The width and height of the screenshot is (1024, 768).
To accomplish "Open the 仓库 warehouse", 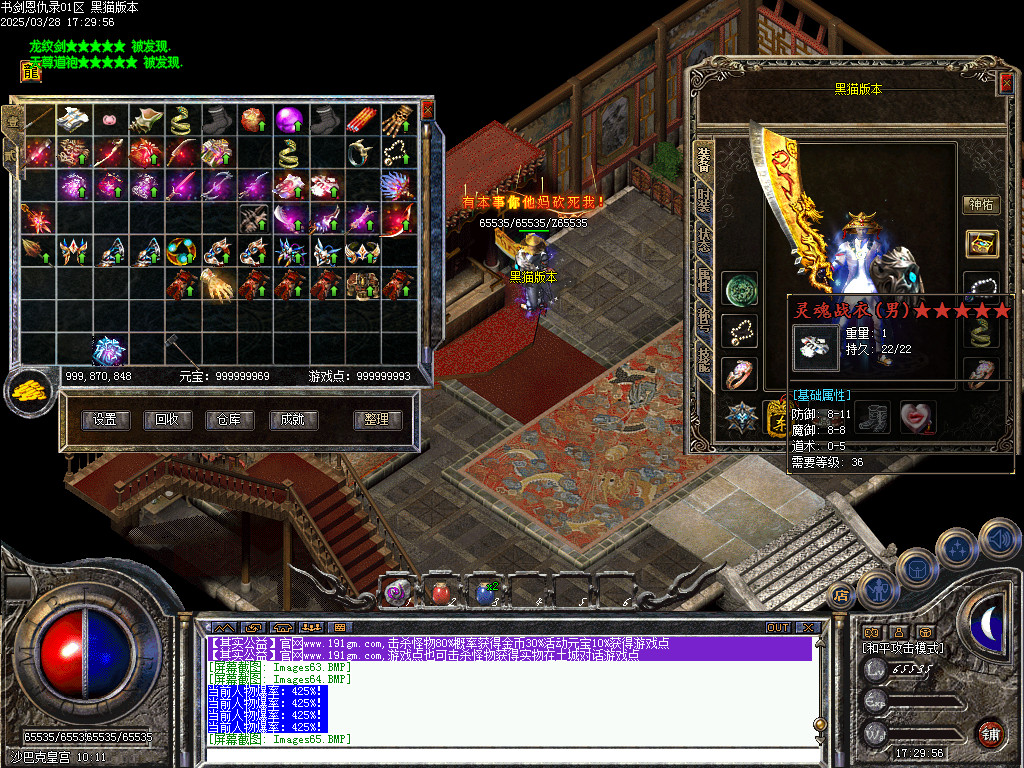I will pos(229,420).
